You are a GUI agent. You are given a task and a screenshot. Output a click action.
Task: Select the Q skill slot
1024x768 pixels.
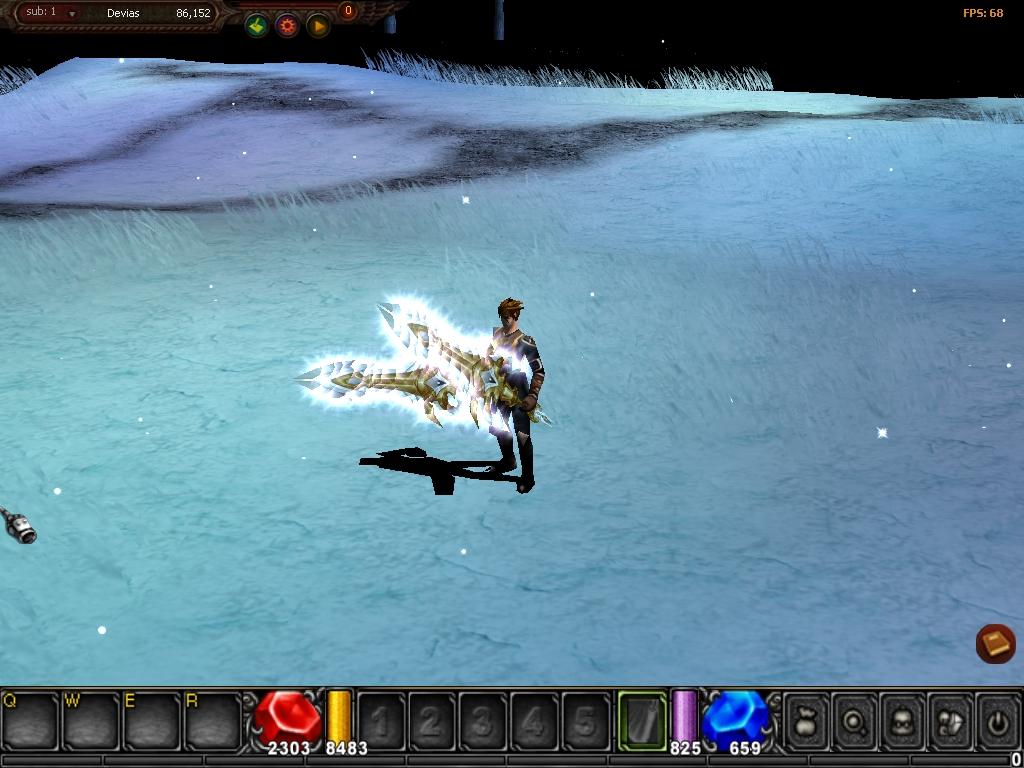(x=30, y=719)
